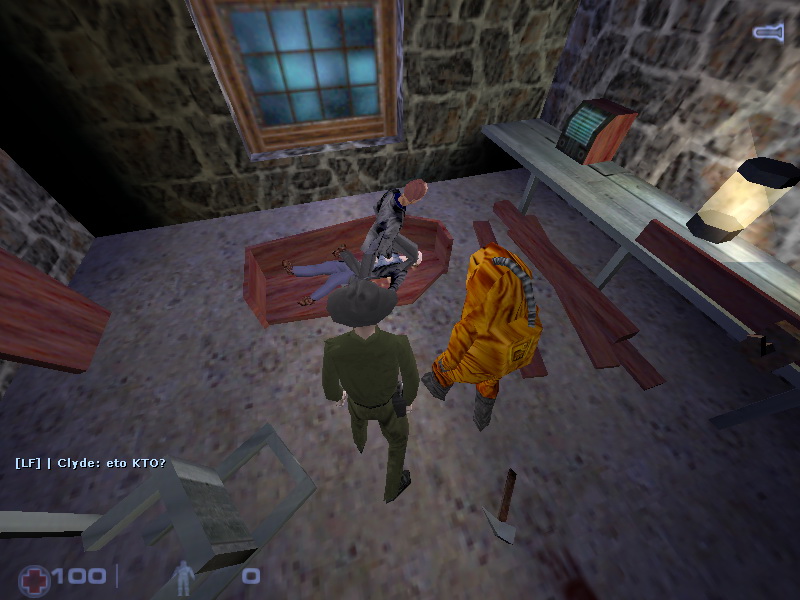The height and width of the screenshot is (600, 800).
Task: Select the red health cross icon
Action: [34, 578]
